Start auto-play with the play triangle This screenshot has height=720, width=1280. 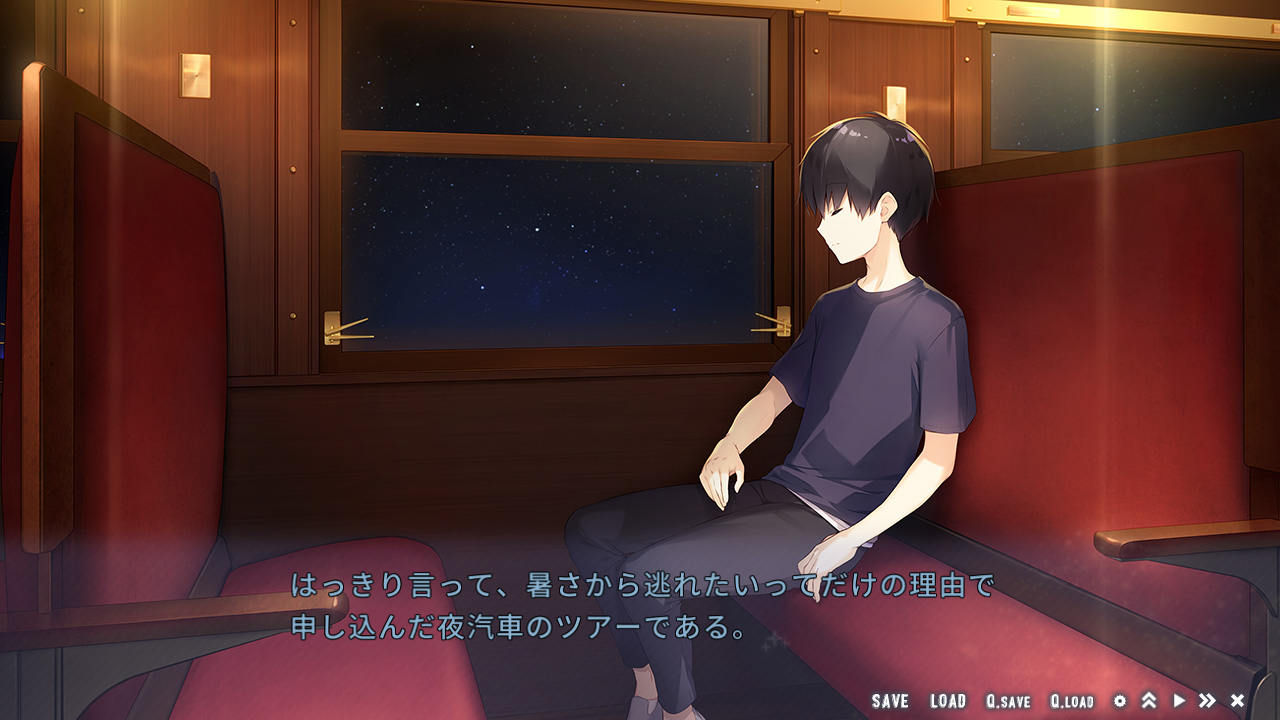1179,701
